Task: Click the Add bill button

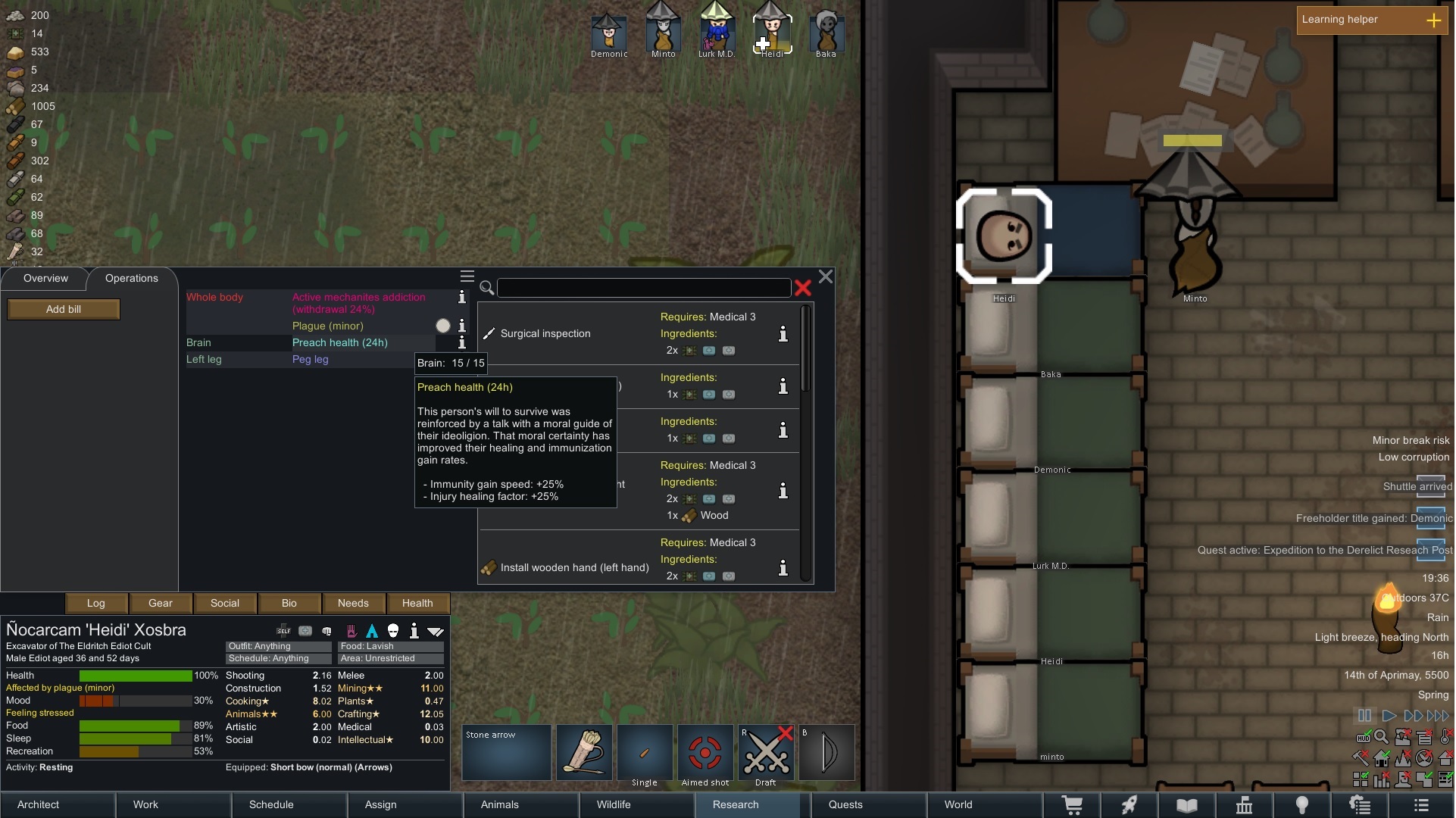Action: click(63, 309)
